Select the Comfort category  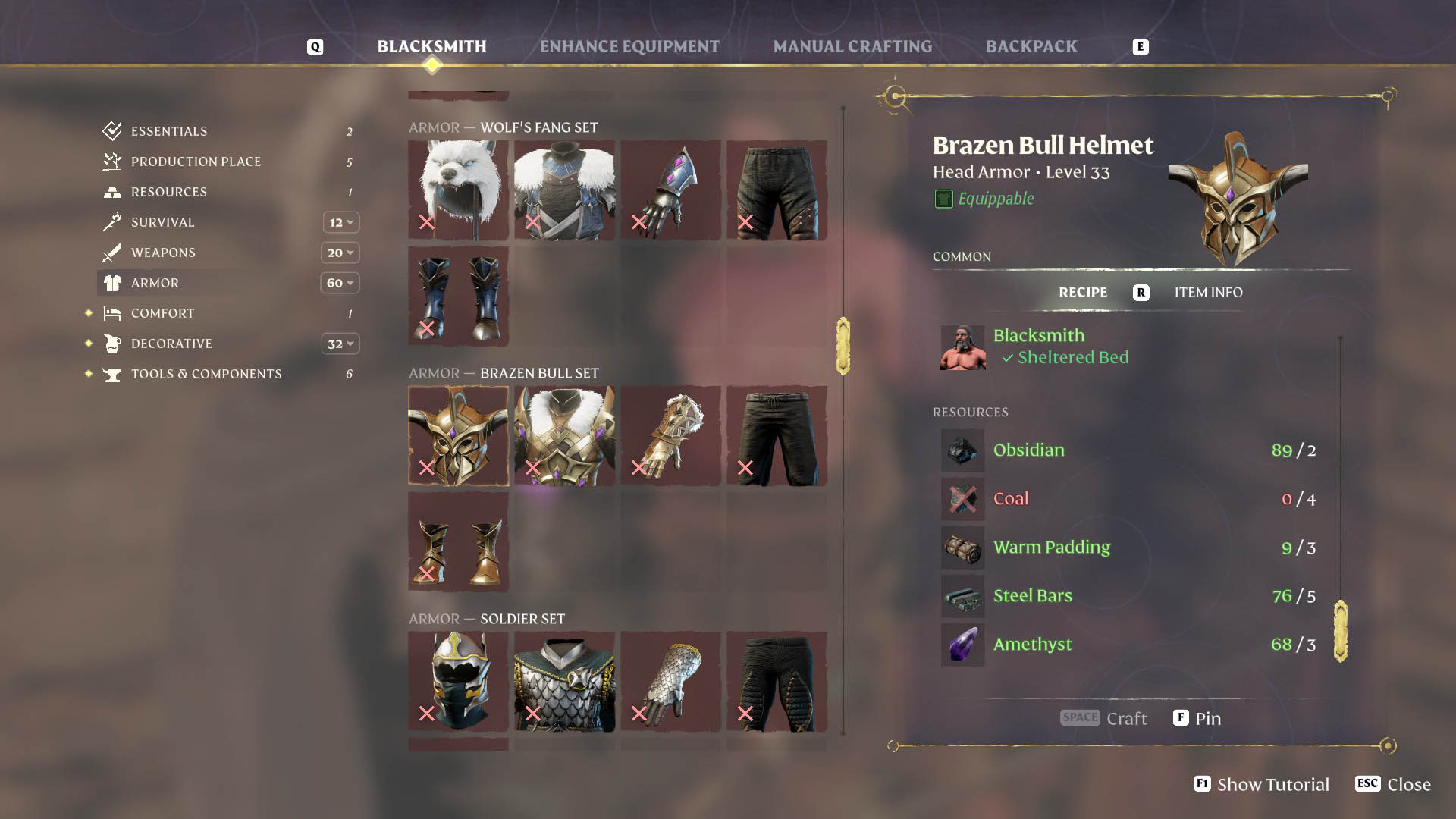(162, 313)
